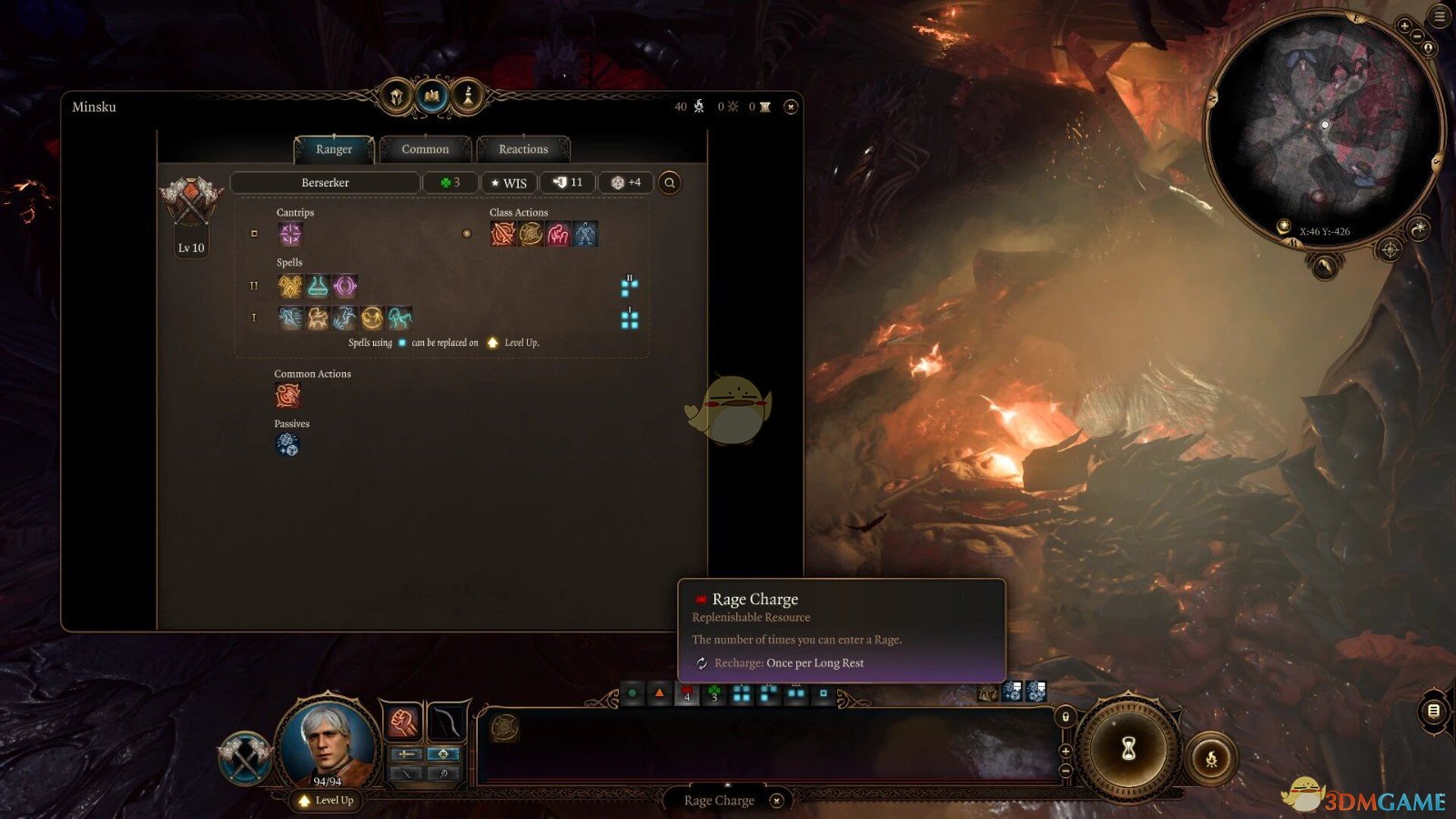Screen dimensions: 1456x819
Task: Click the magnifying glass search button
Action: click(670, 183)
